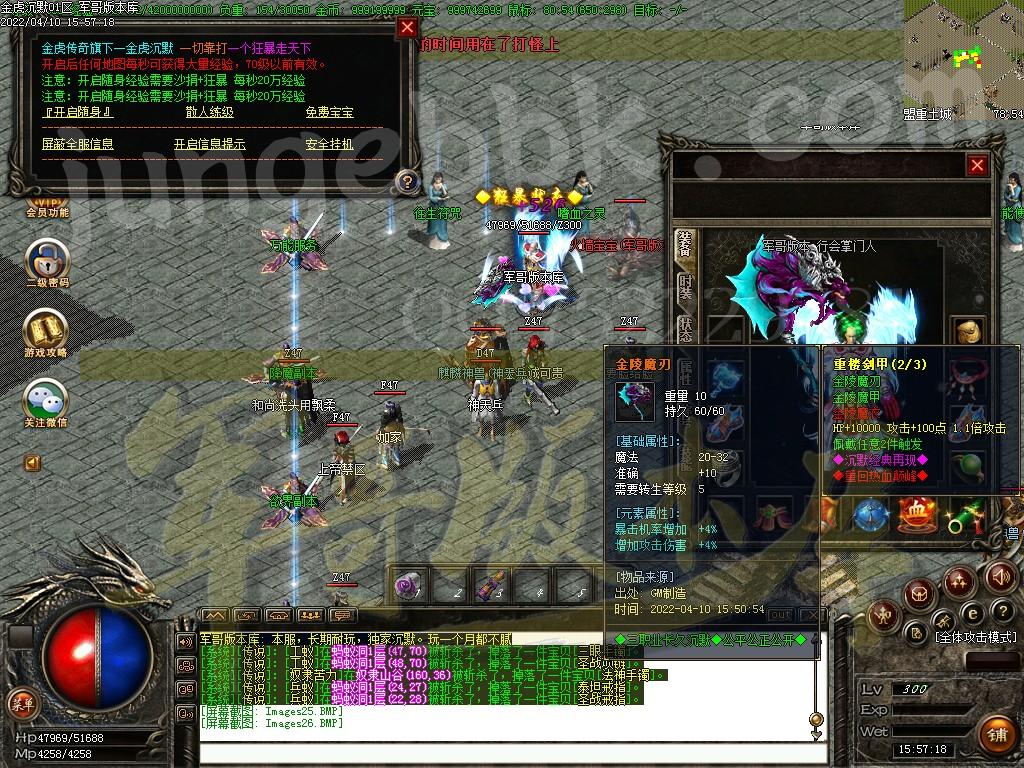Switch to the 状态 status tab
The width and height of the screenshot is (1024, 768).
click(685, 330)
